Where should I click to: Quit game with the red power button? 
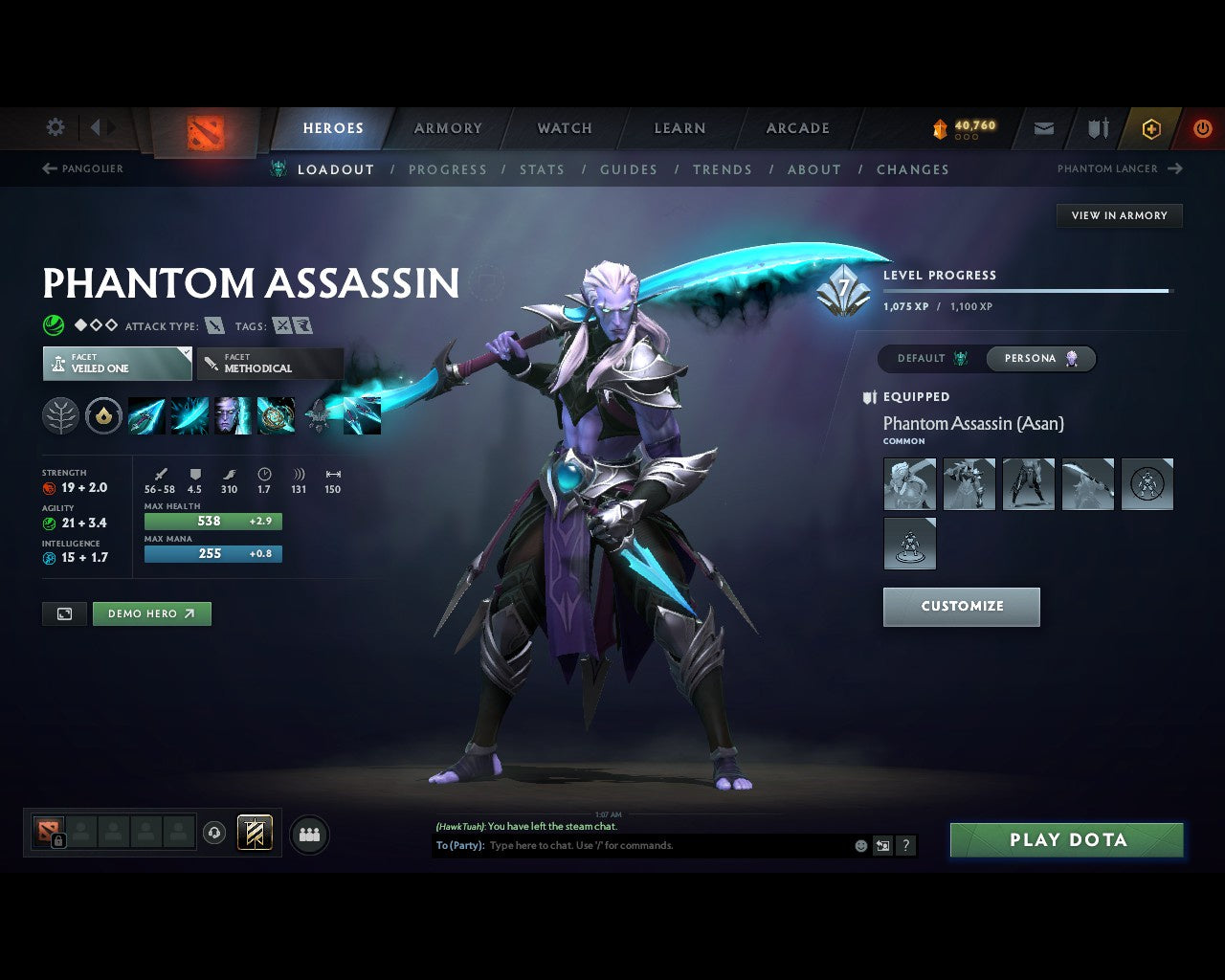[x=1202, y=128]
